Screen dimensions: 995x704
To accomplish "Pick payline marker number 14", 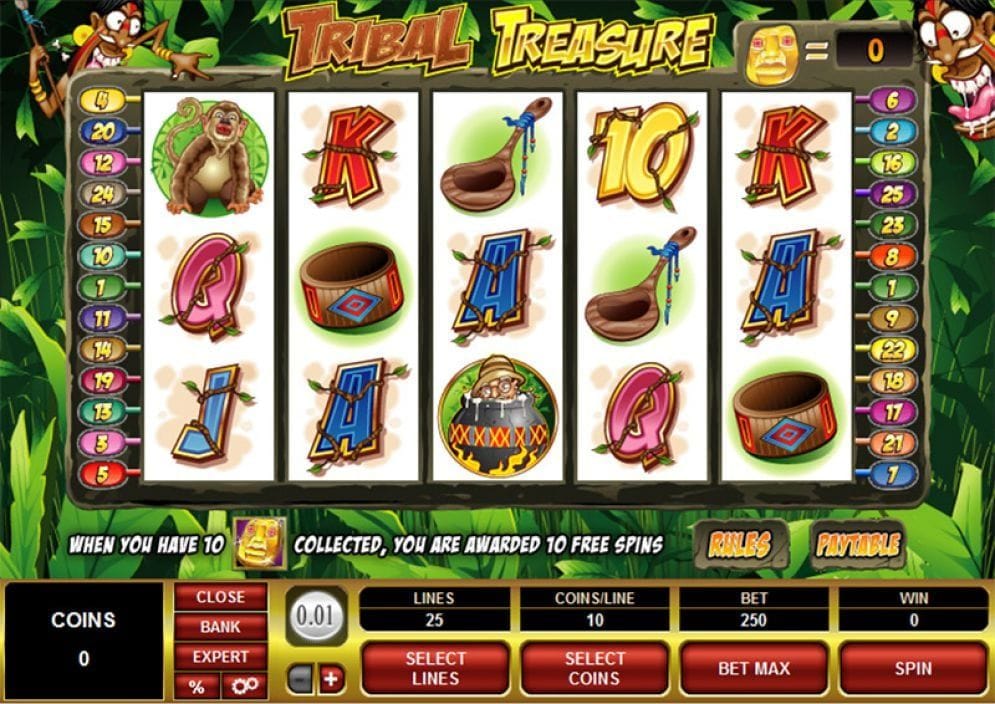I will click(x=102, y=349).
